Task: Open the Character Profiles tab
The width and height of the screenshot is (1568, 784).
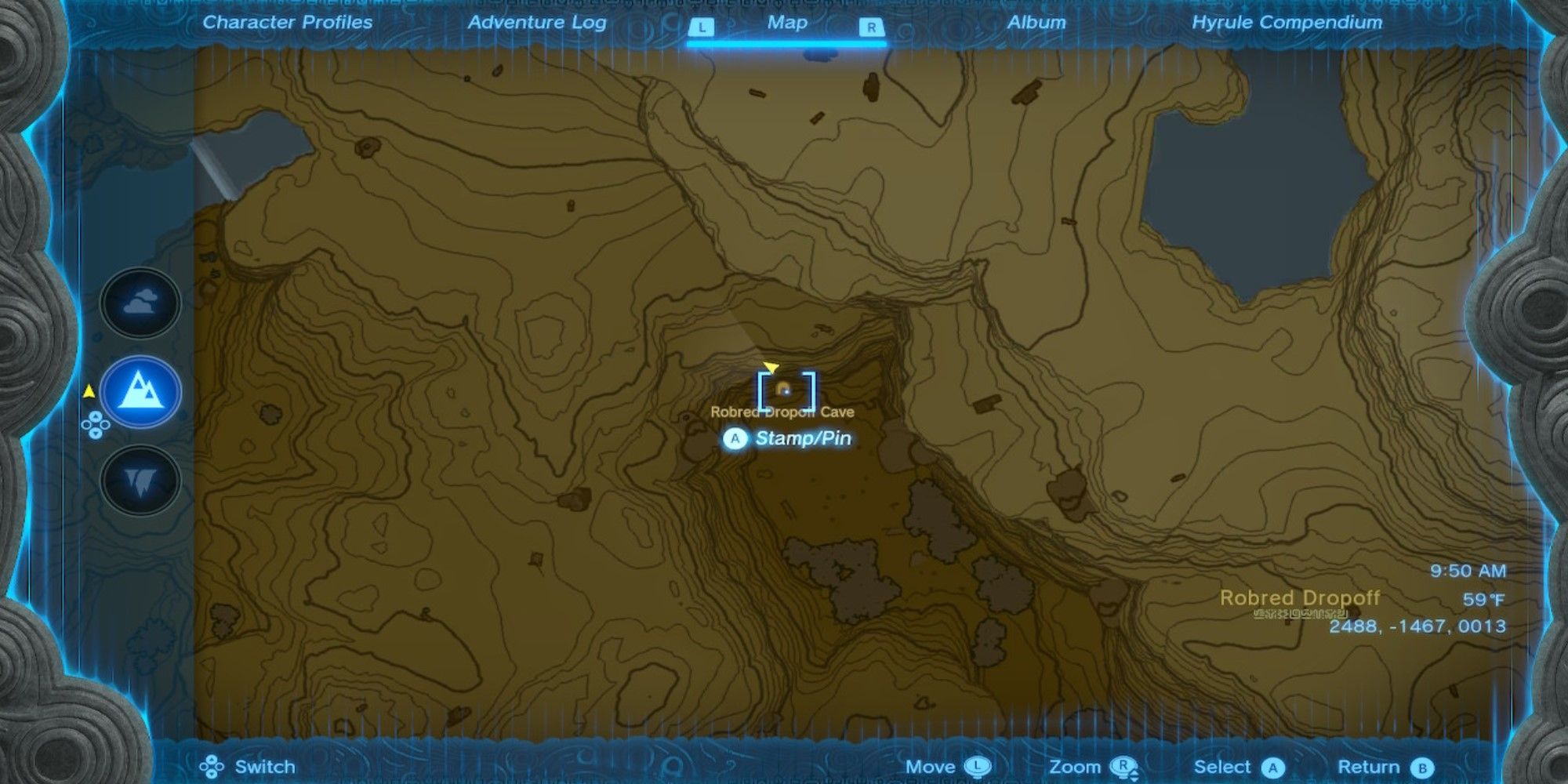Action: tap(287, 23)
